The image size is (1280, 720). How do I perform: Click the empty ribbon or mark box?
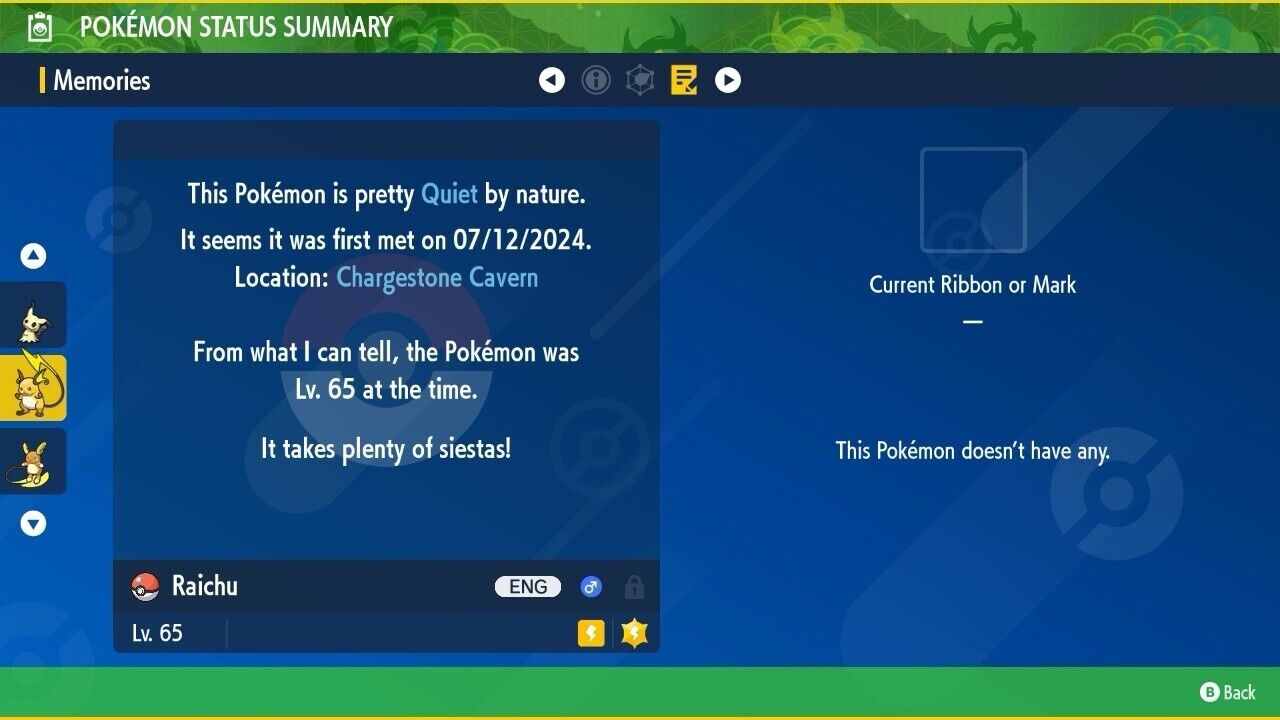point(973,200)
